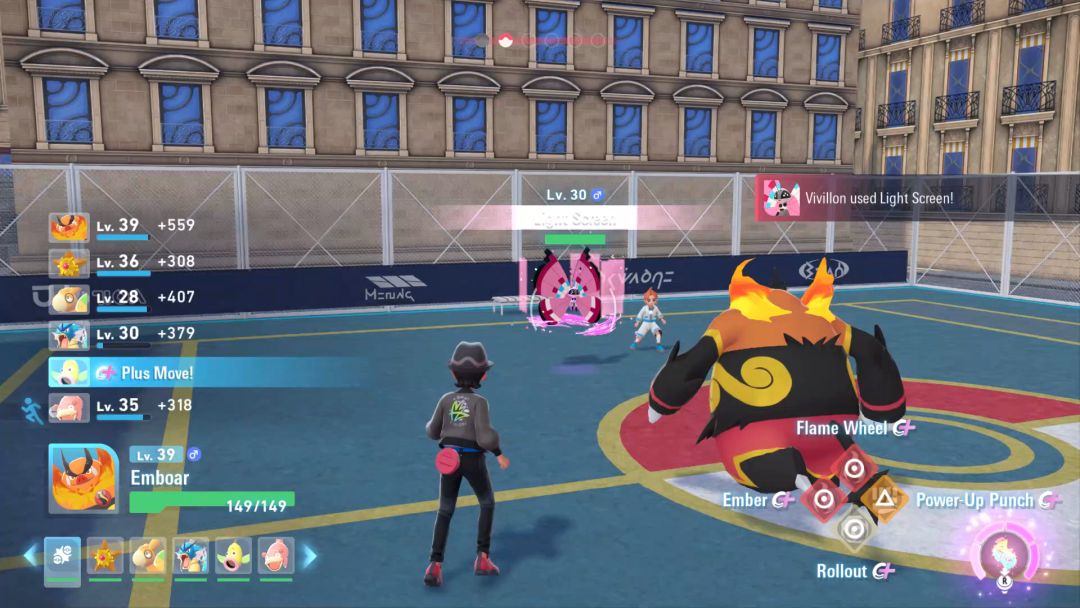Select the large Emboar portrait
The height and width of the screenshot is (608, 1080).
(83, 478)
